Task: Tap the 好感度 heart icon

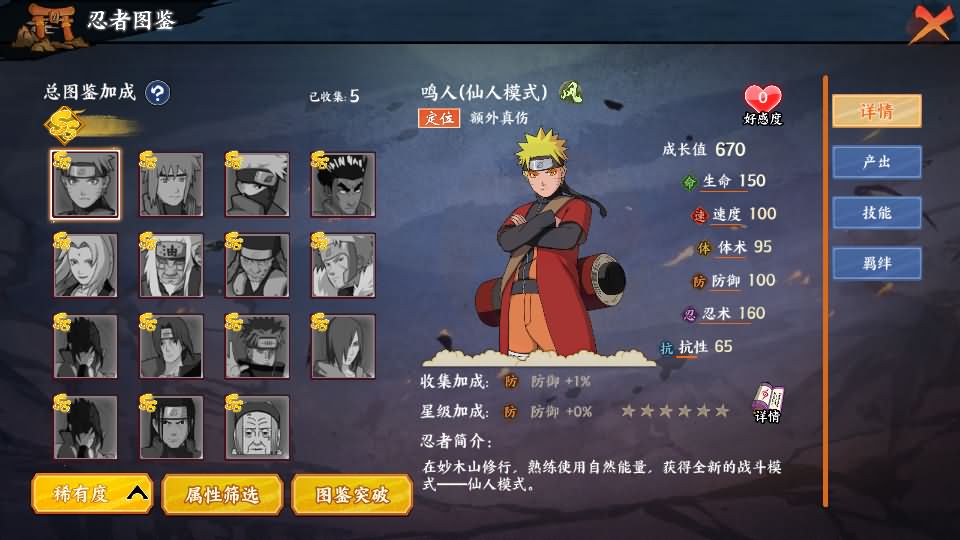Action: [762, 99]
